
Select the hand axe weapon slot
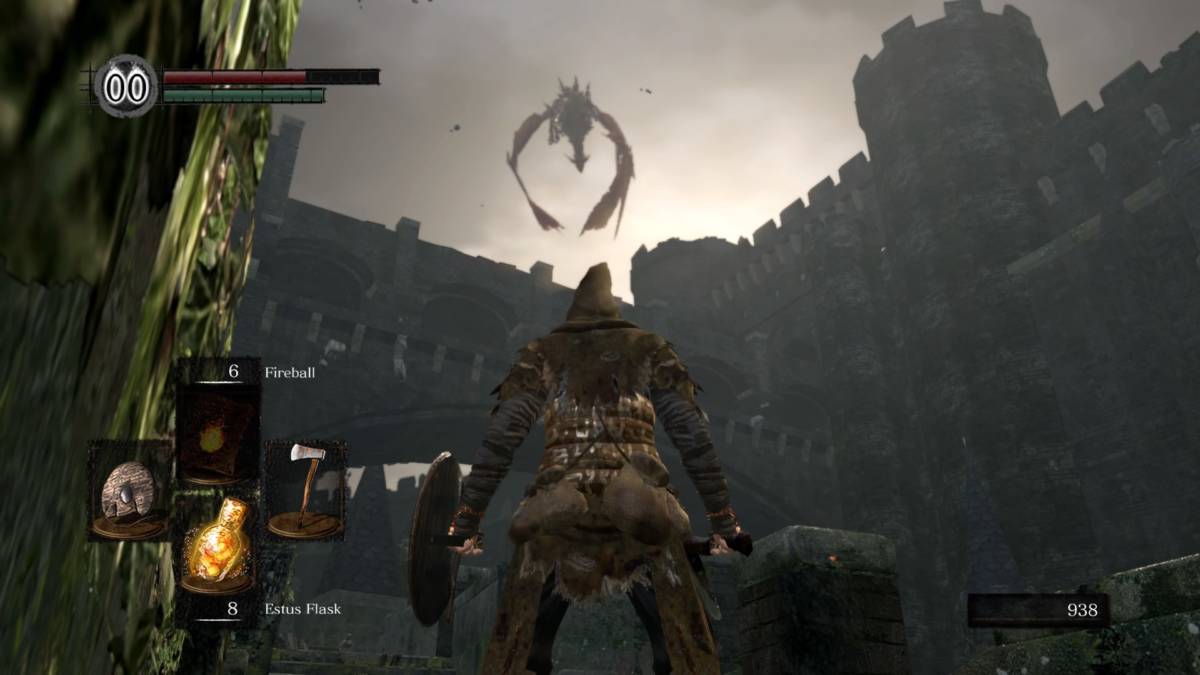304,490
